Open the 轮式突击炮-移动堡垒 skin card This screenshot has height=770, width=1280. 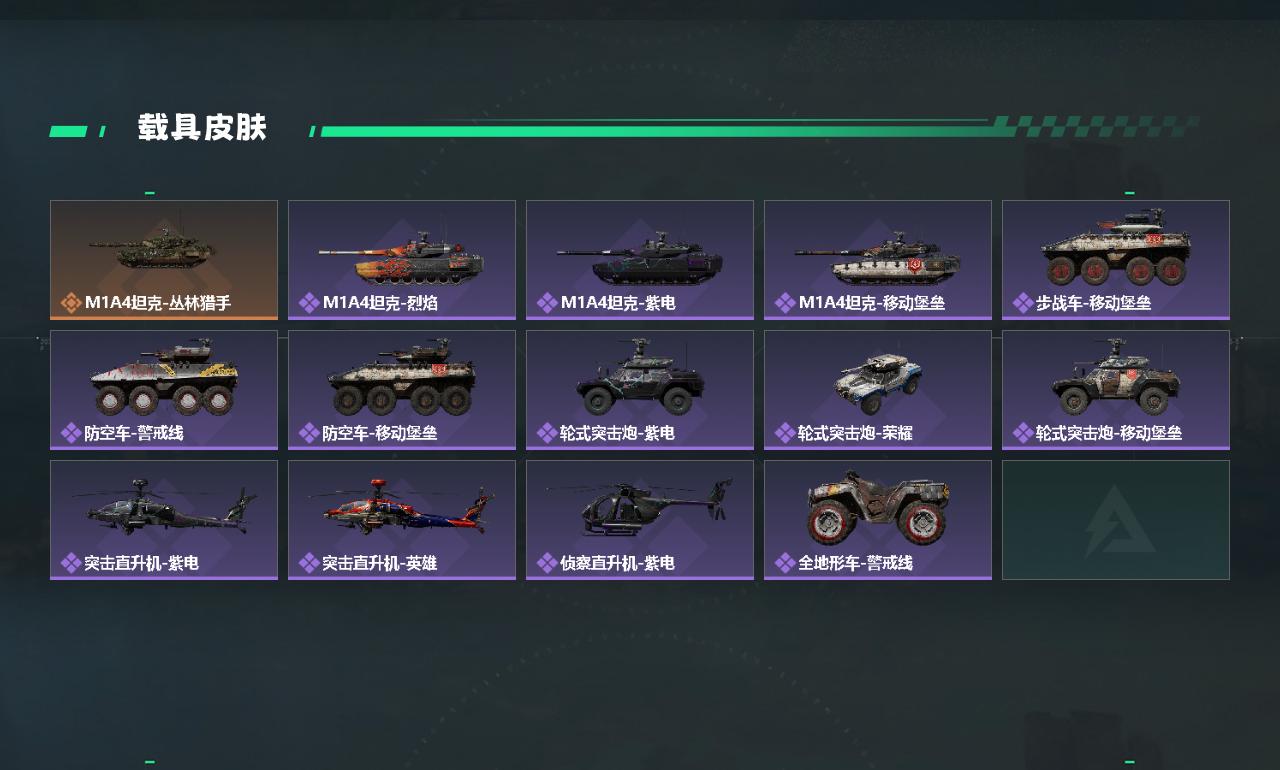tap(1116, 389)
